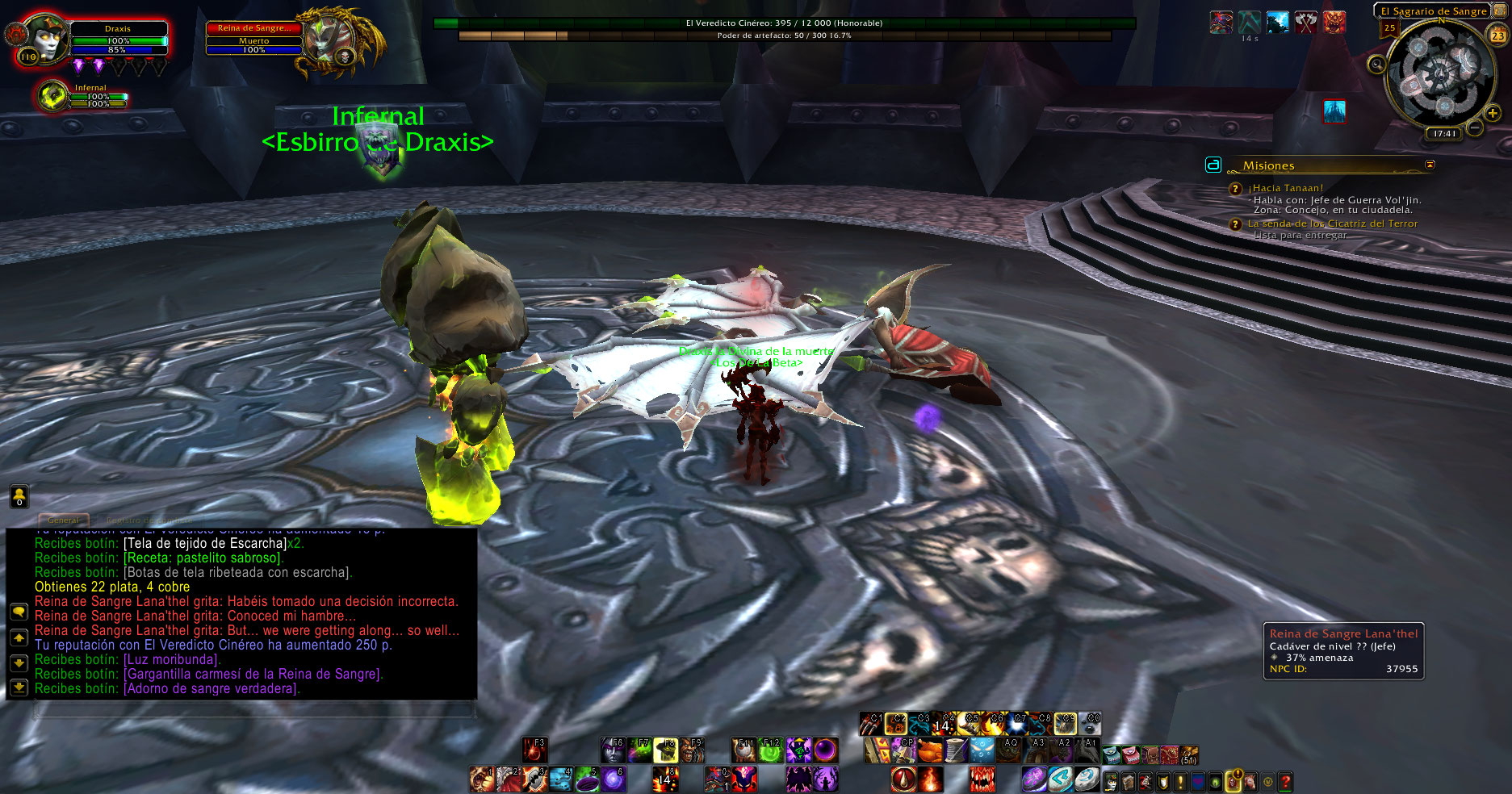Select La senda de los Cicatriz del Terror quest
1512x794 pixels.
point(1332,224)
